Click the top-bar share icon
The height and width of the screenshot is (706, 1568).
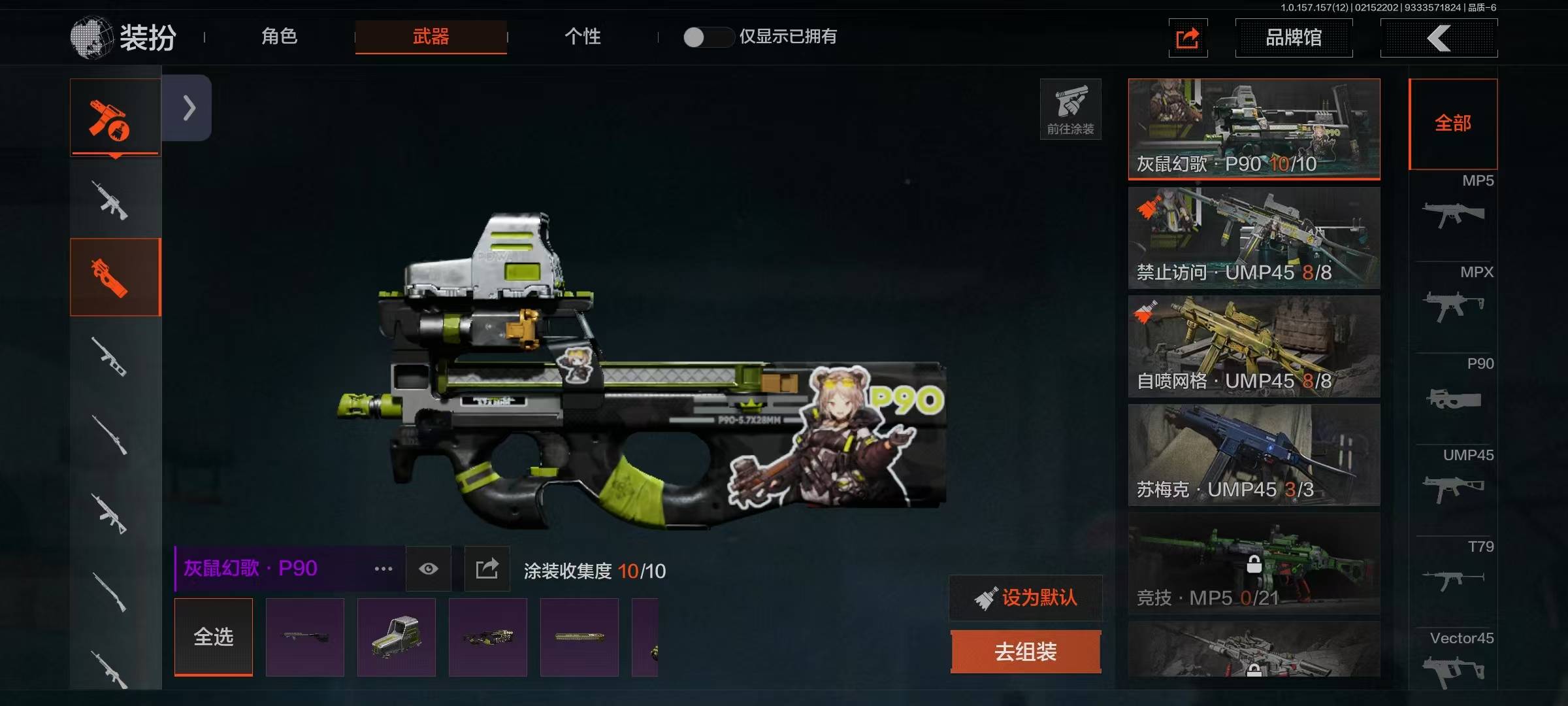(1187, 38)
